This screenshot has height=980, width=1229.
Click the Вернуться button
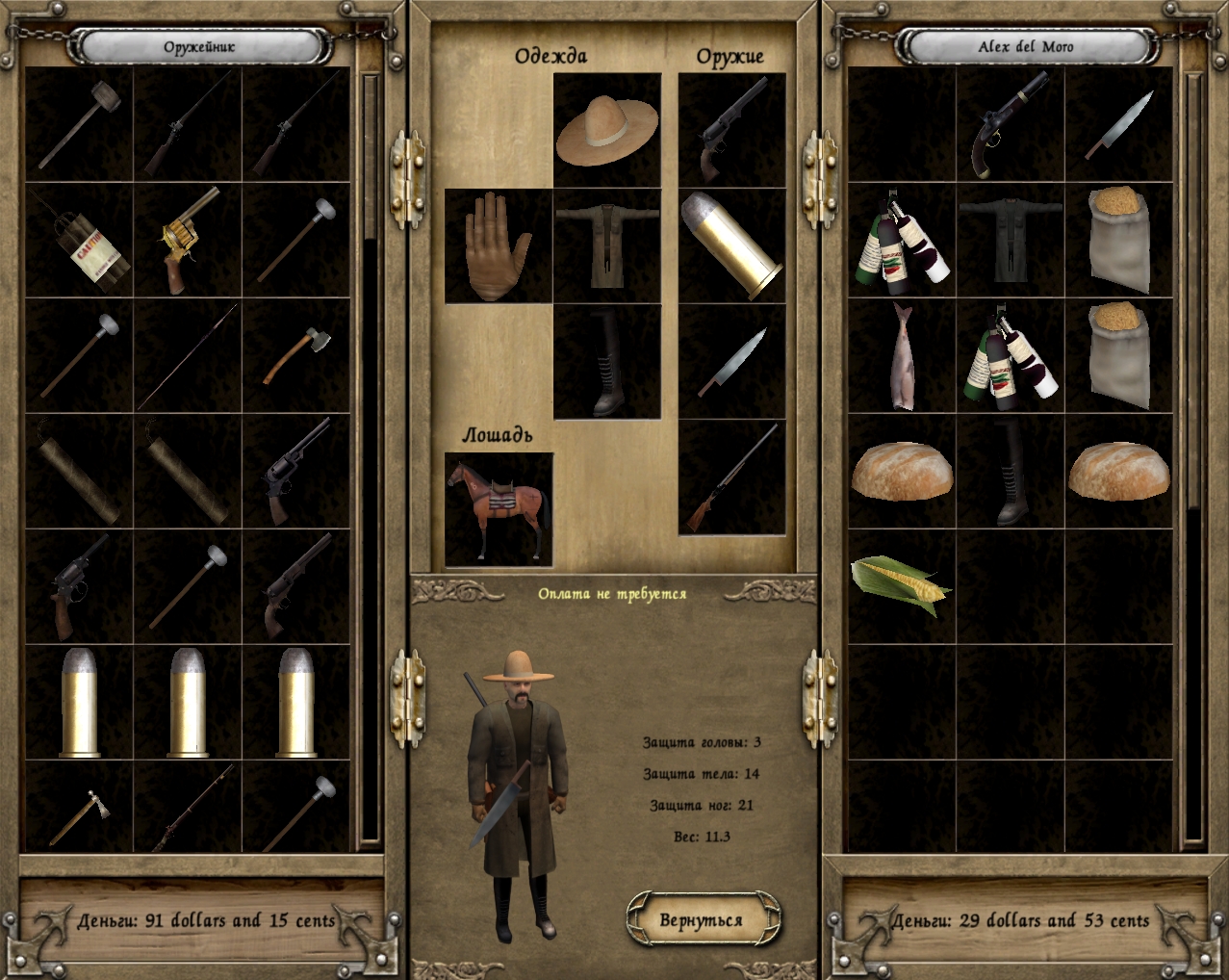tap(702, 920)
